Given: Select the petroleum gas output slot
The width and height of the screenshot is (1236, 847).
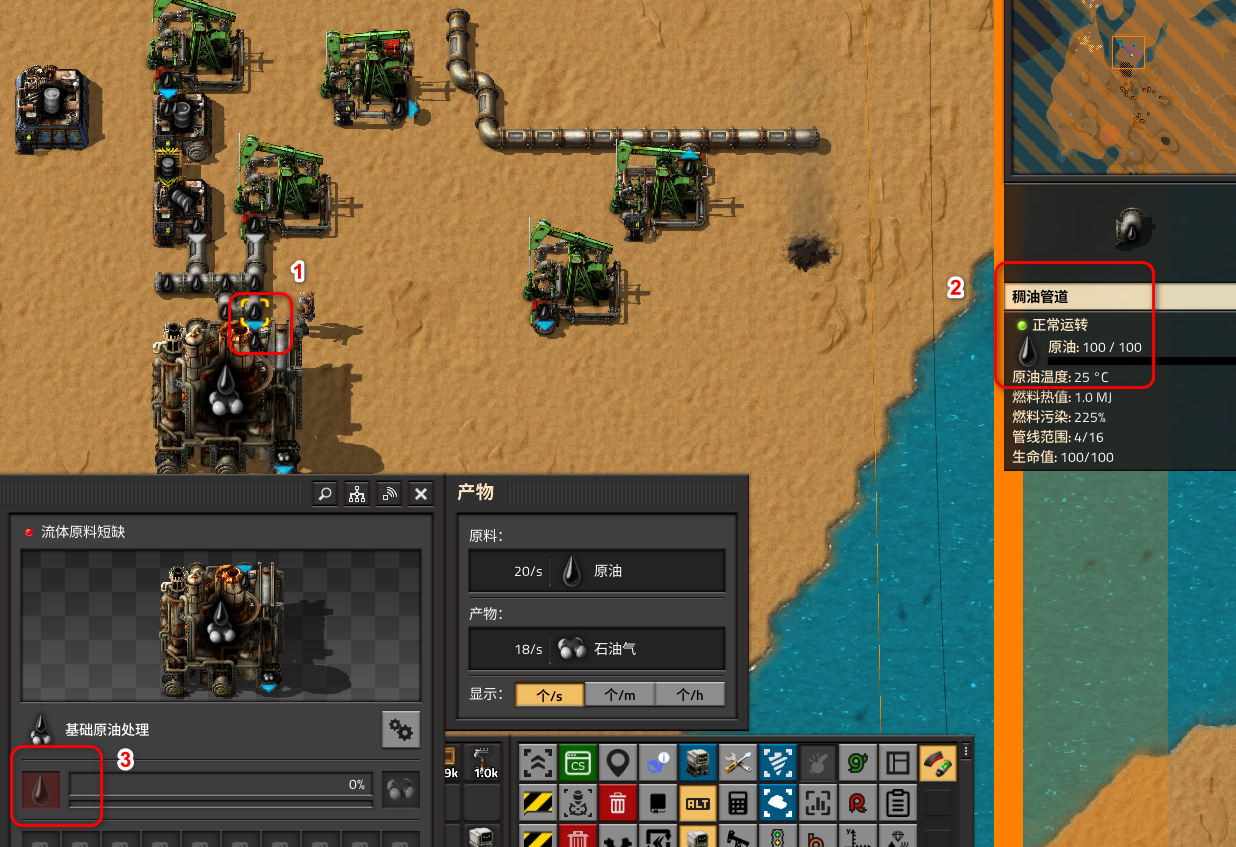Looking at the screenshot, I should coord(401,790).
